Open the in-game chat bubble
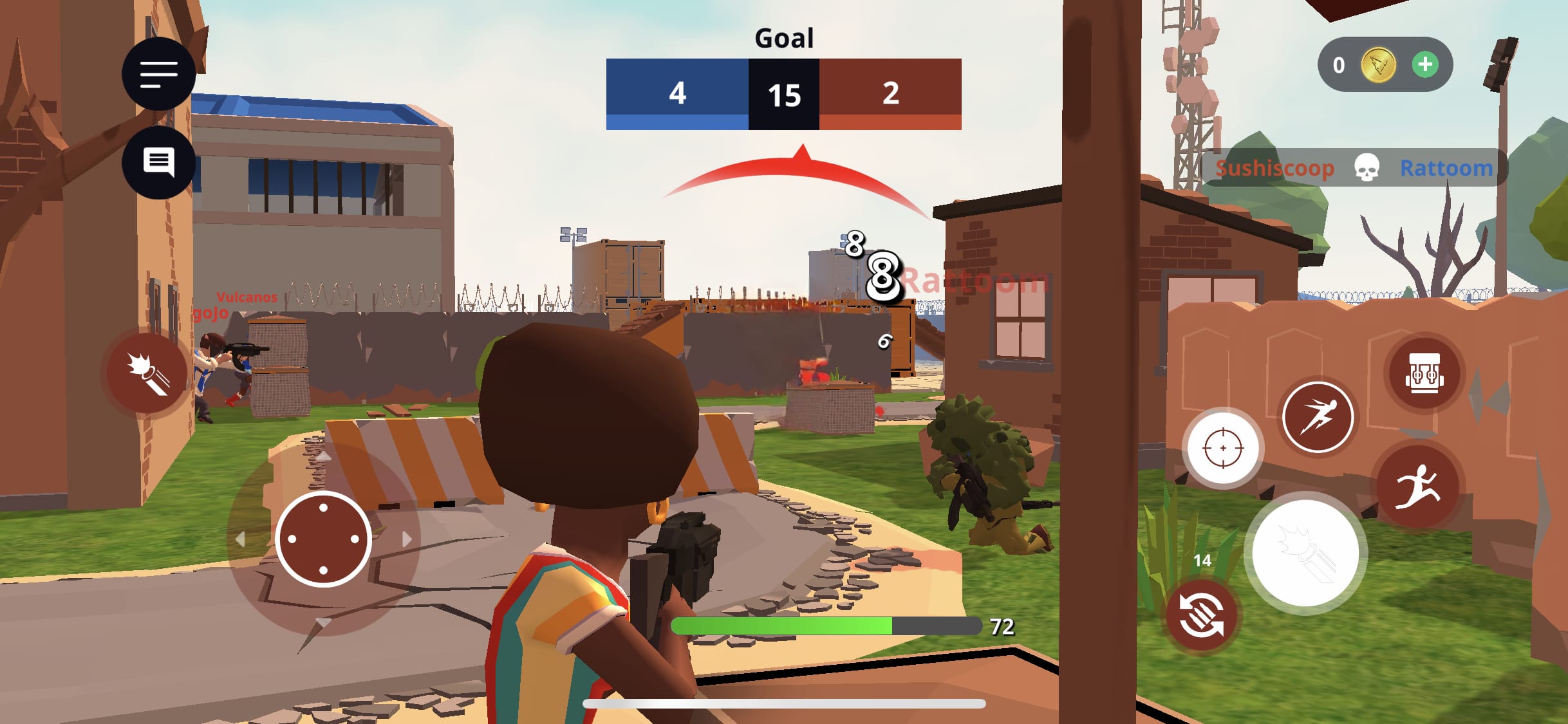The height and width of the screenshot is (724, 1568). [158, 163]
